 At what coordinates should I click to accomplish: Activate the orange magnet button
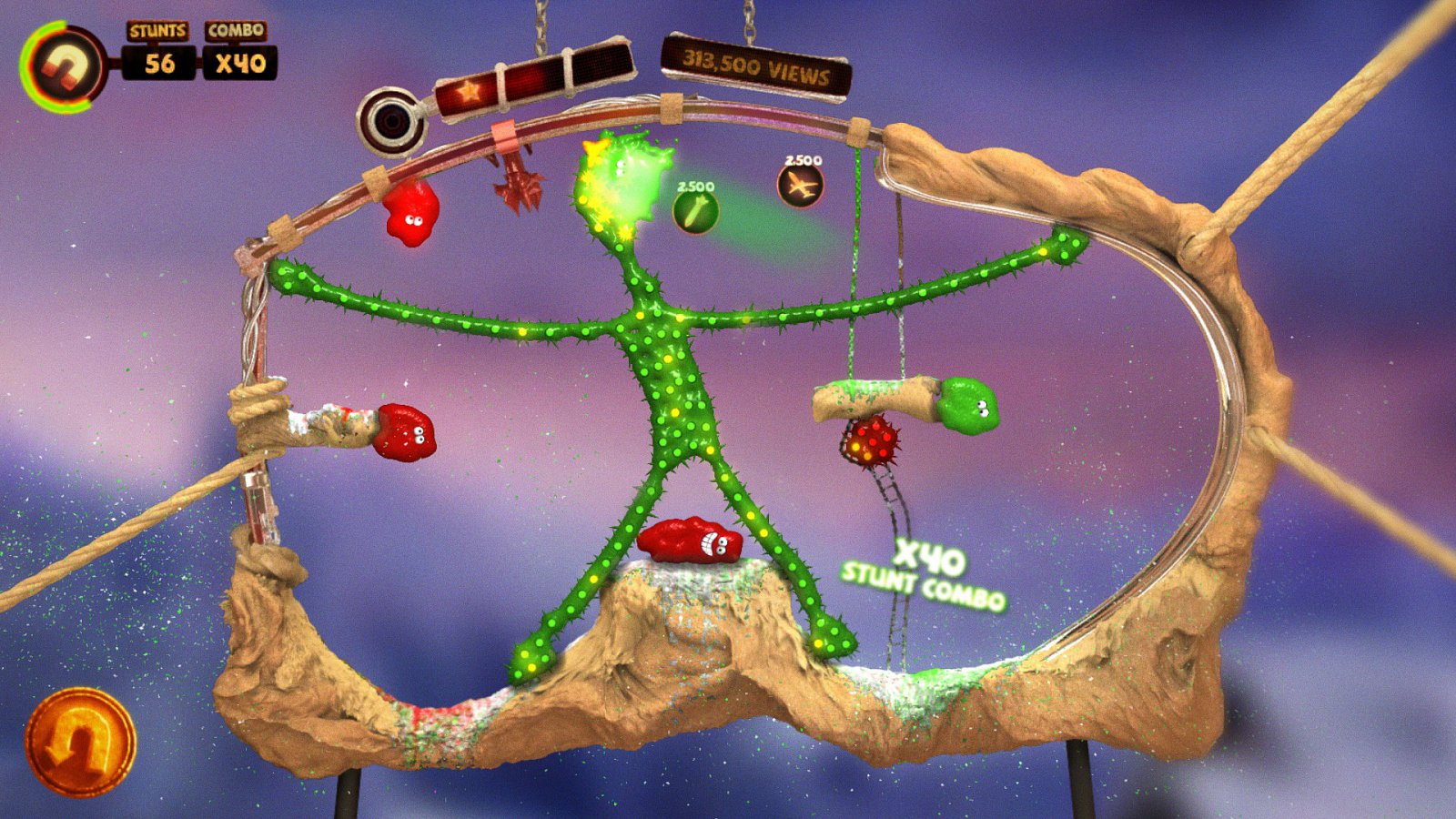80,741
